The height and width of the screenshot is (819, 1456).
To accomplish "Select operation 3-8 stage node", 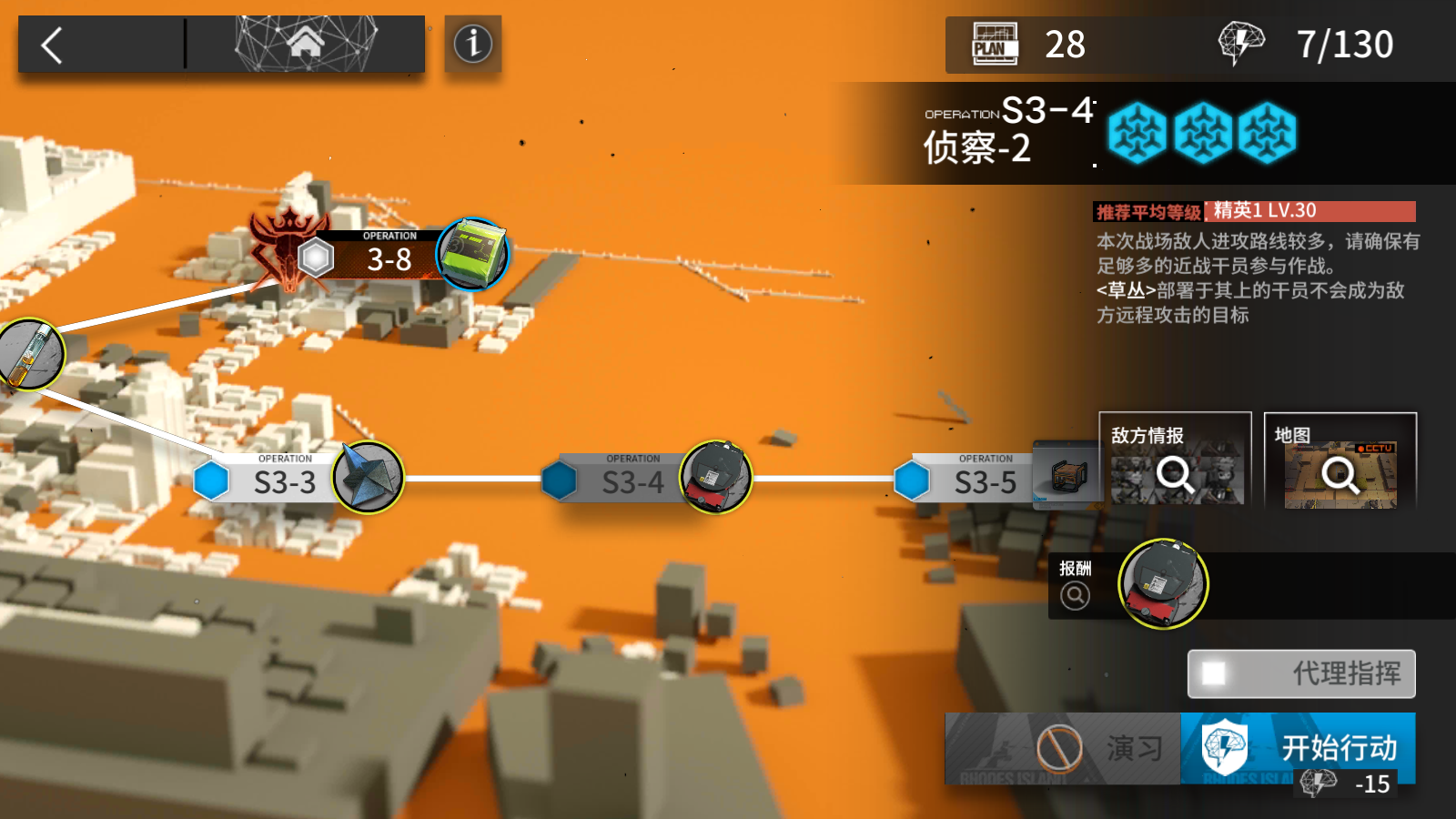I will point(388,259).
